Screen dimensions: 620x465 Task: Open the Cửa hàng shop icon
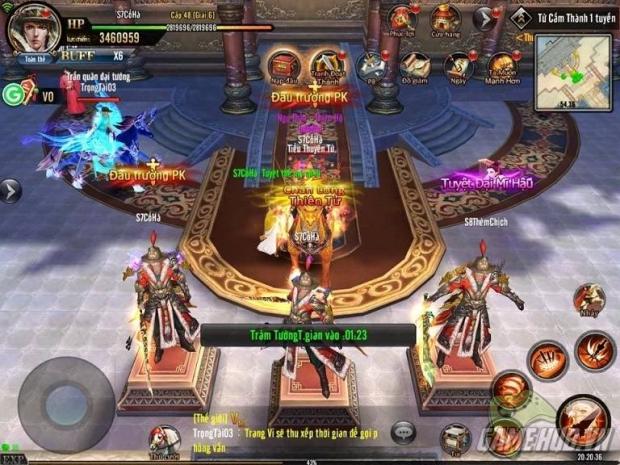[445, 19]
